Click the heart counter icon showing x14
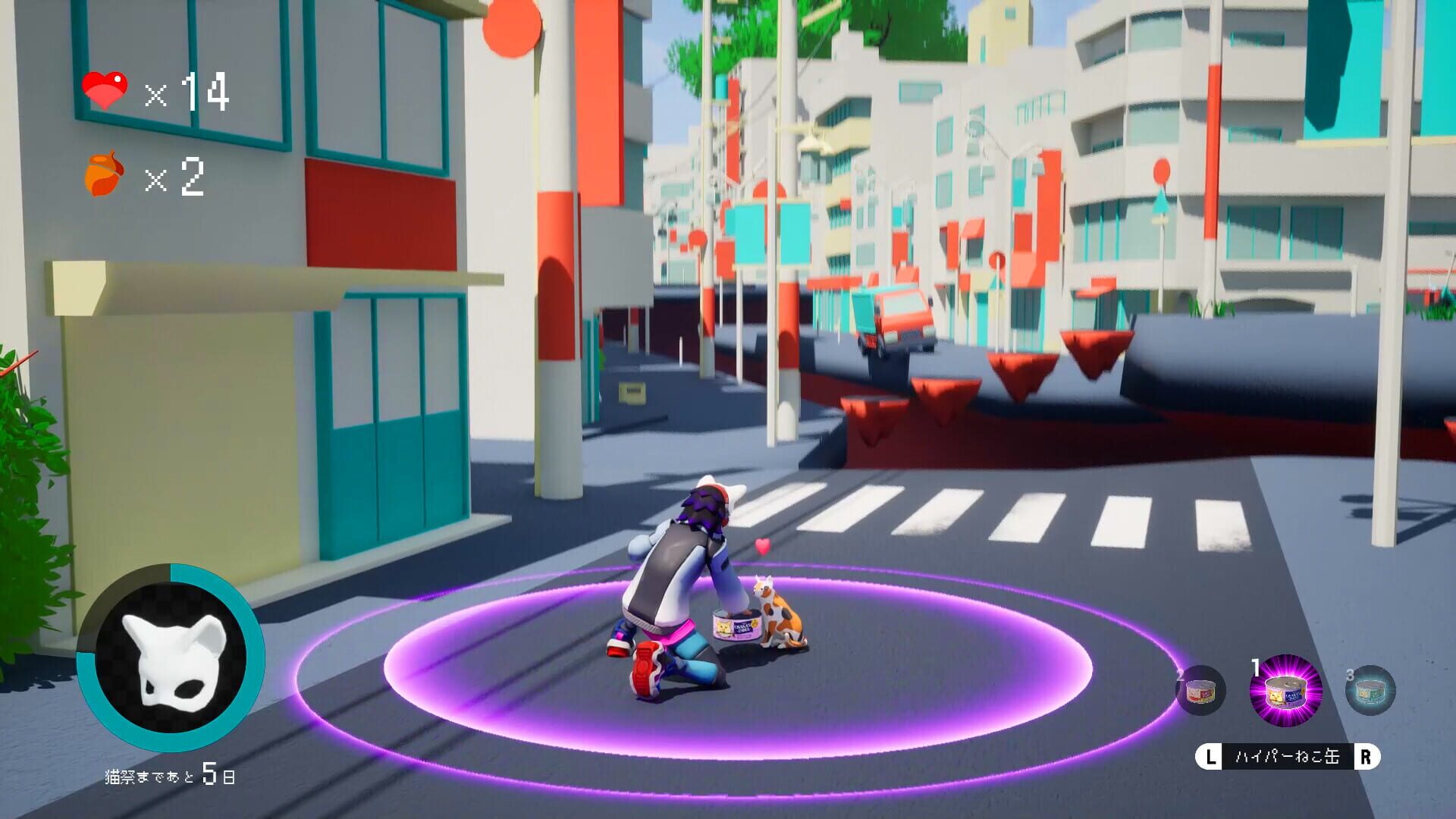This screenshot has width=1456, height=819. point(104,89)
